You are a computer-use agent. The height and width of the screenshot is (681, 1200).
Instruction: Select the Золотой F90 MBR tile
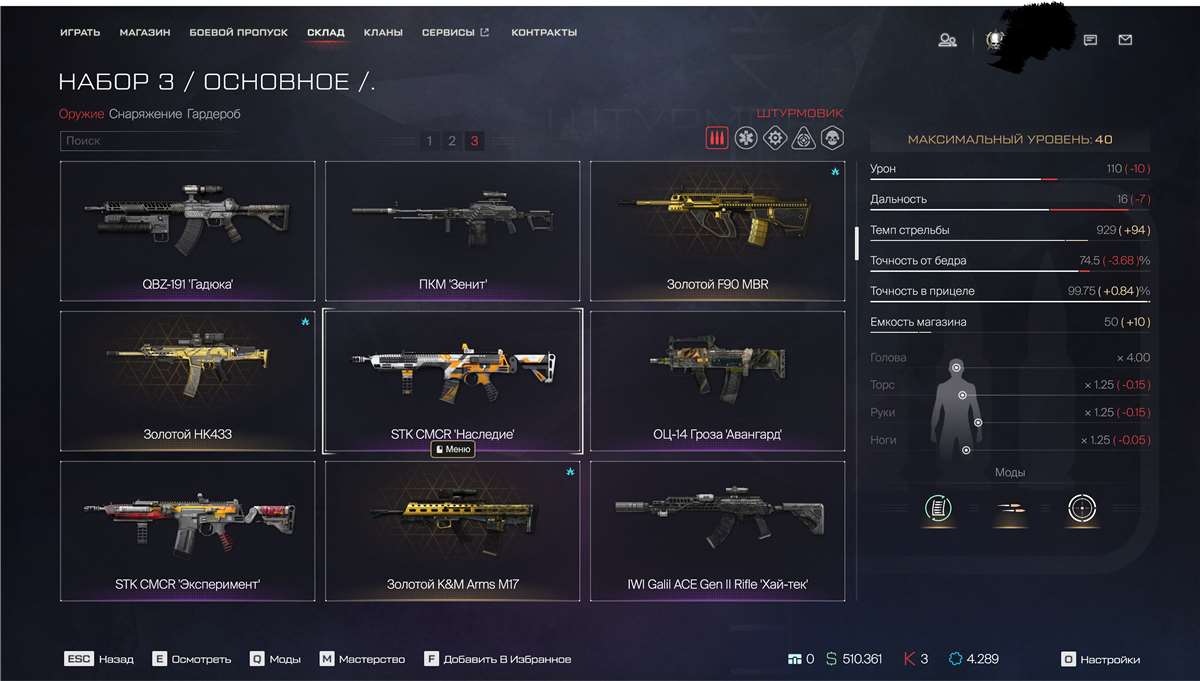[x=717, y=230]
